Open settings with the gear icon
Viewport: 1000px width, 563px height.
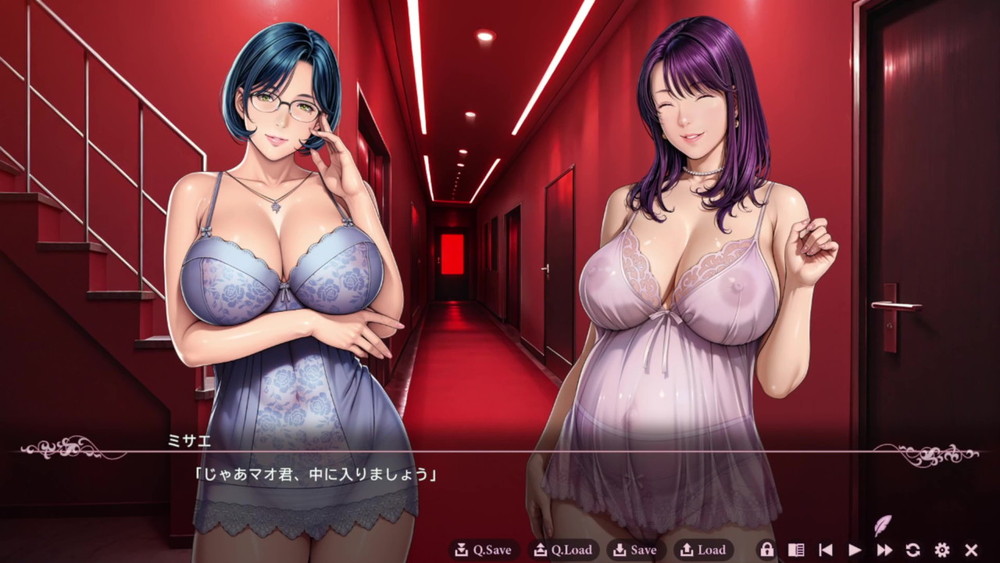[x=942, y=550]
